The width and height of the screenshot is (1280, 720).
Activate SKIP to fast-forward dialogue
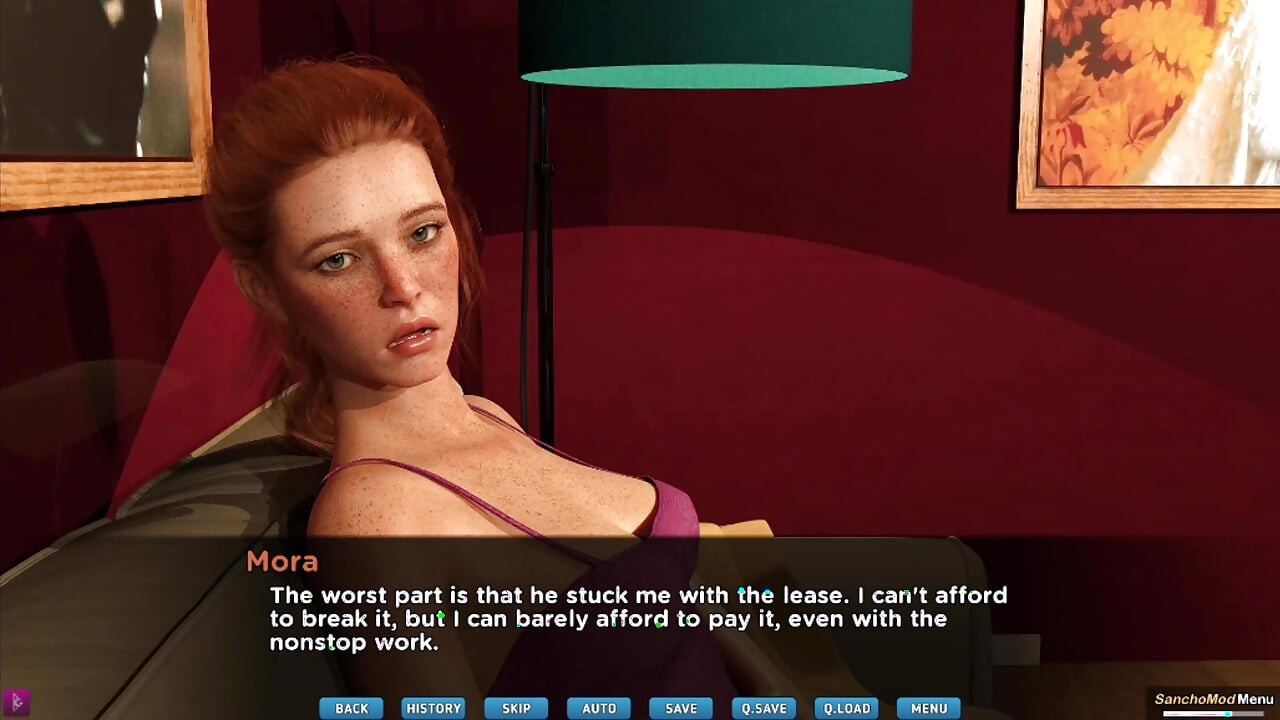coord(516,708)
